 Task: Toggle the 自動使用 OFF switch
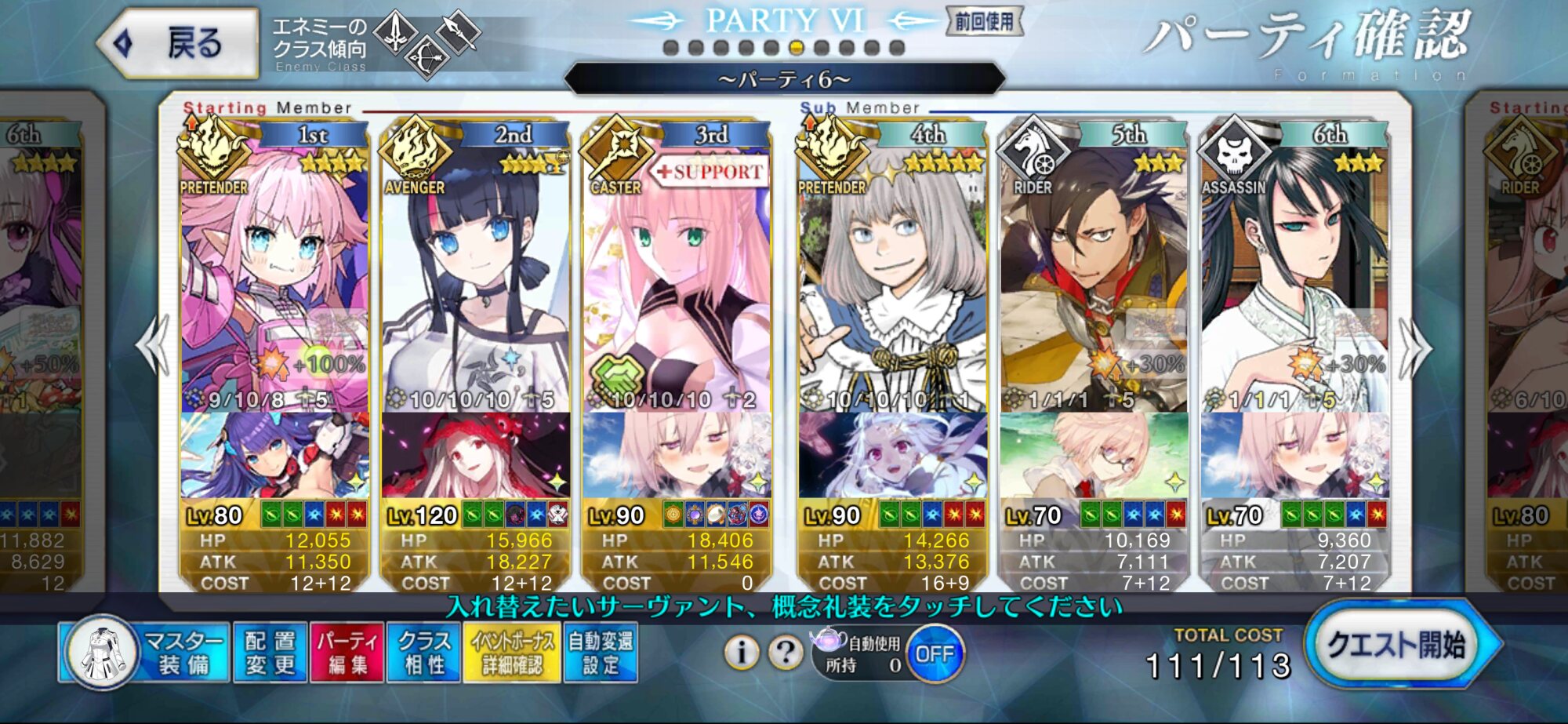pos(934,653)
